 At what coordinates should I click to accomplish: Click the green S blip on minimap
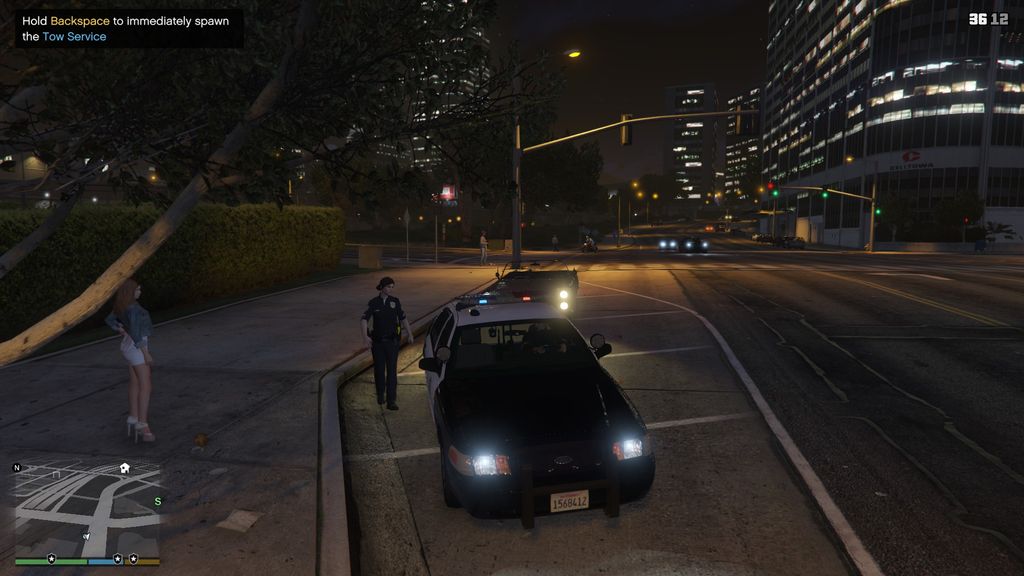point(157,501)
